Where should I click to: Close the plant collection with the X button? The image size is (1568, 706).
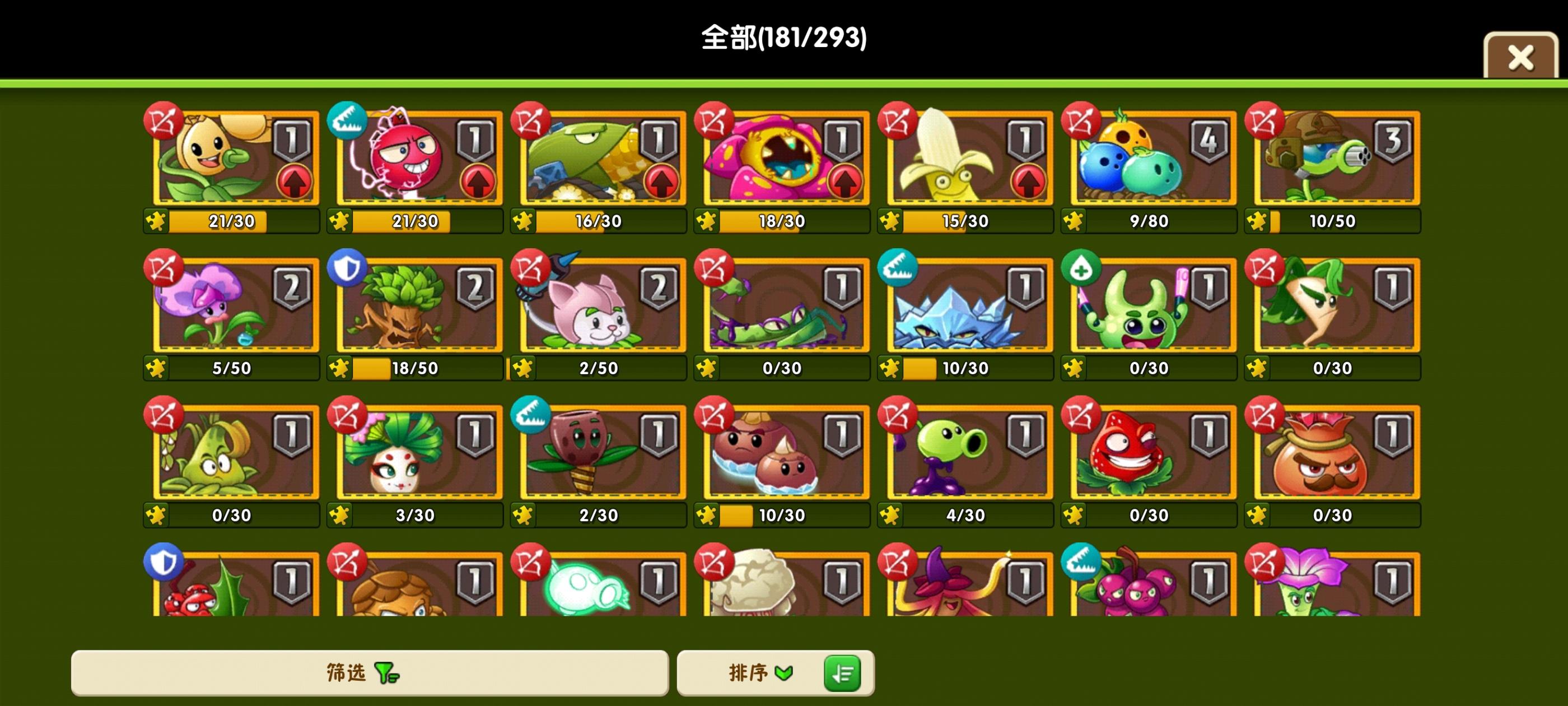(1520, 56)
